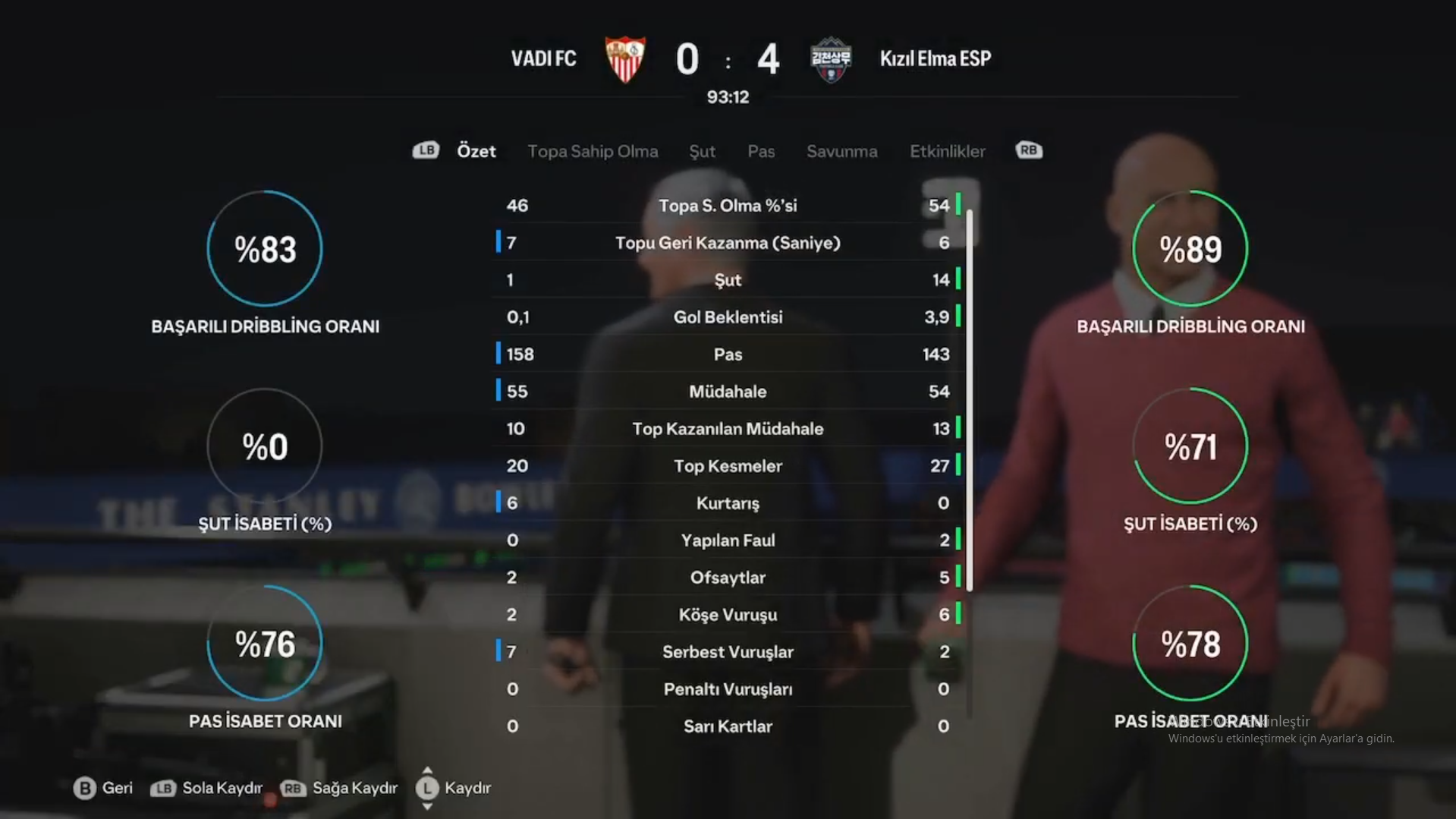Open the Savunma statistics tab
Image resolution: width=1456 pixels, height=819 pixels.
point(841,151)
